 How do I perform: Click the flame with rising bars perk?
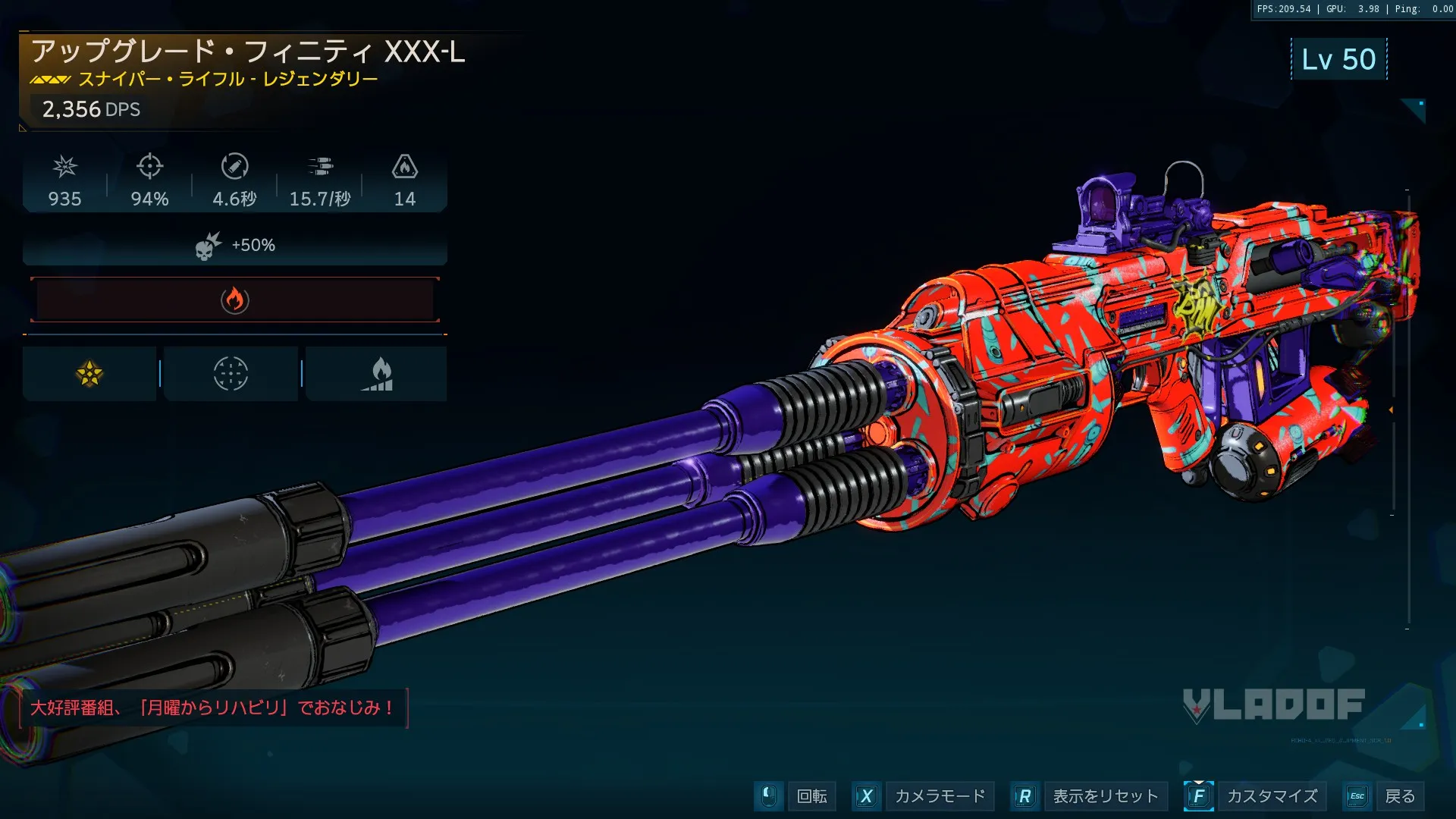pyautogui.click(x=377, y=374)
